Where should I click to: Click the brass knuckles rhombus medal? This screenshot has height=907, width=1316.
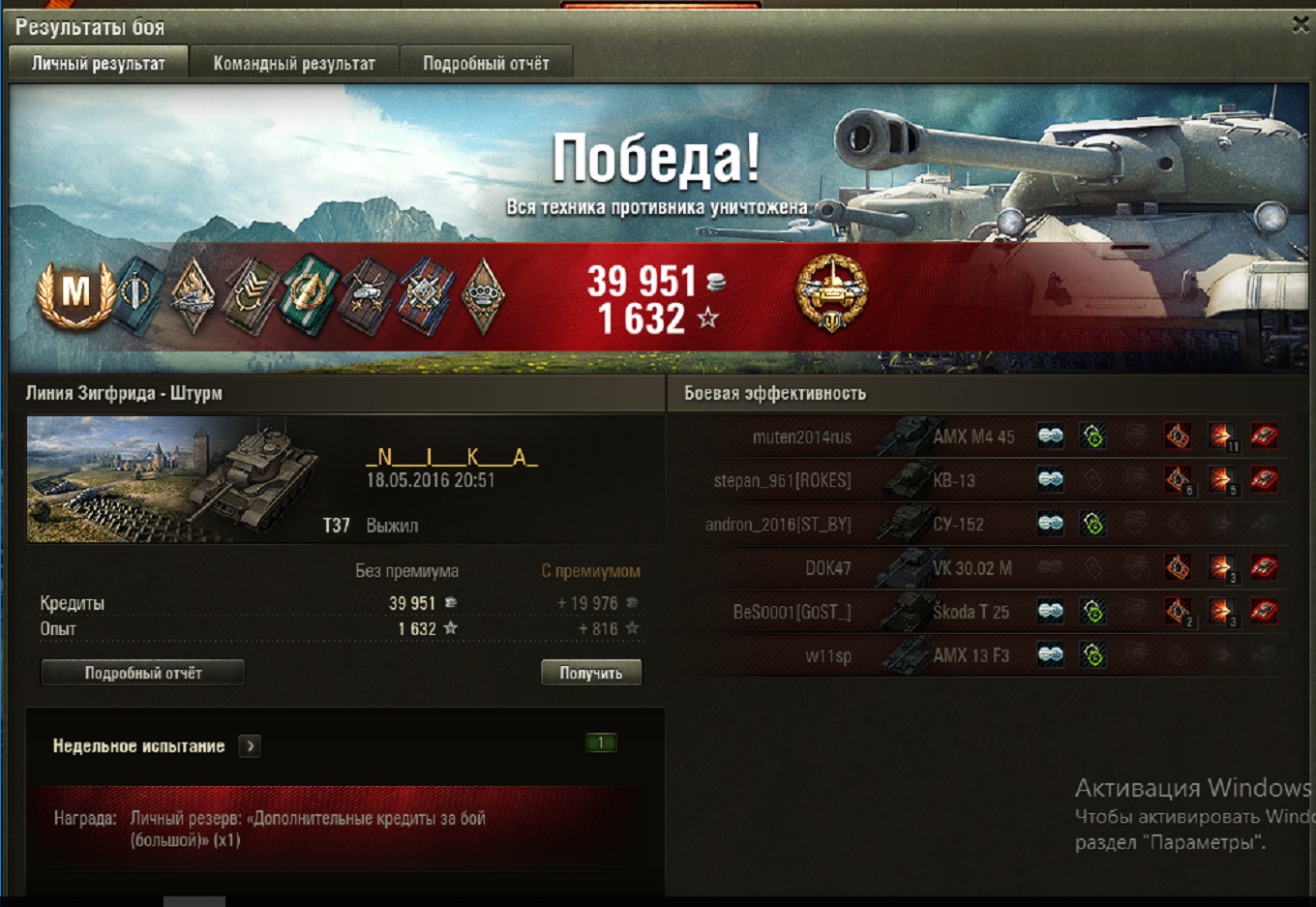(x=483, y=295)
